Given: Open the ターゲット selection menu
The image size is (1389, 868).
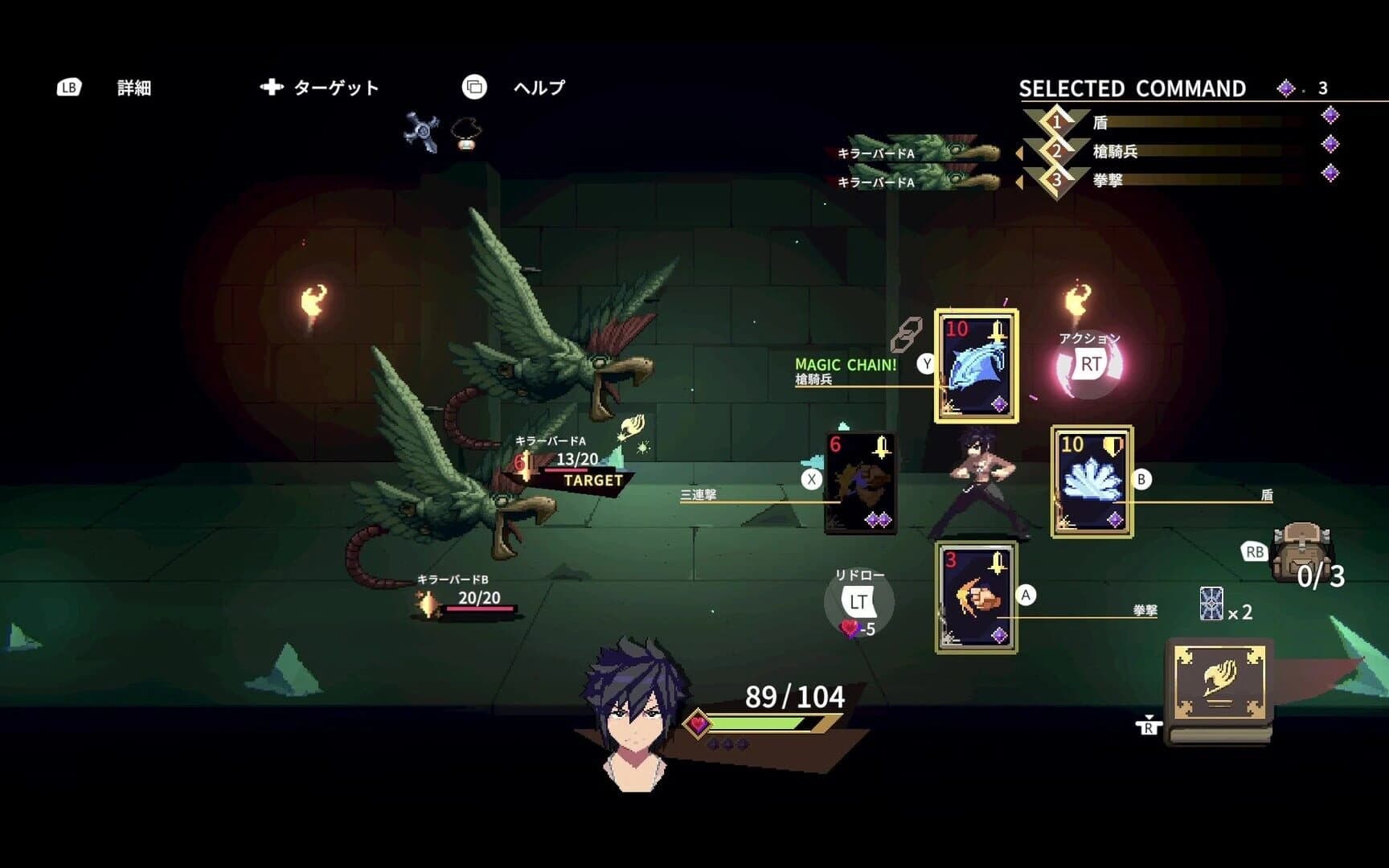Looking at the screenshot, I should pyautogui.click(x=322, y=87).
